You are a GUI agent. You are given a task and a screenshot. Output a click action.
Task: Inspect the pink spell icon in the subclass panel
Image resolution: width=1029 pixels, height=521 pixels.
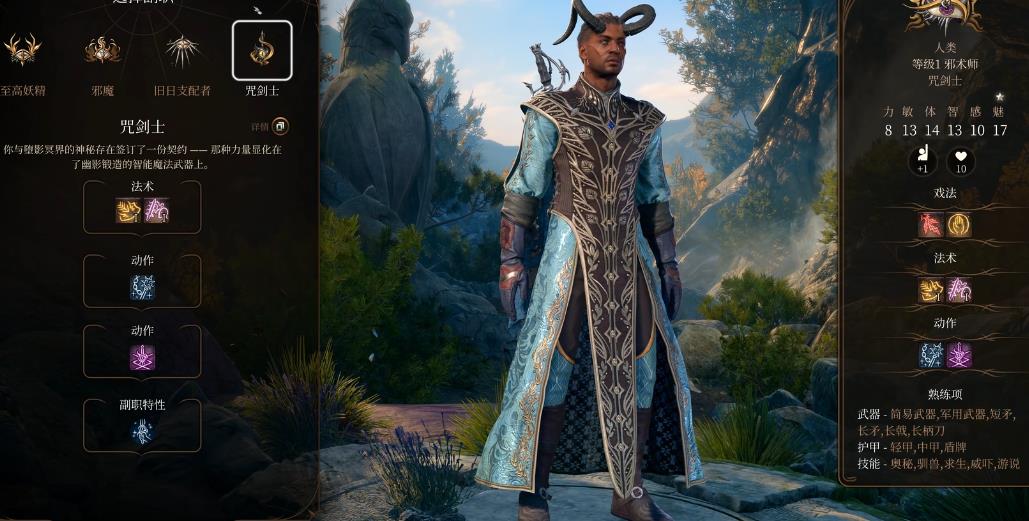pos(156,210)
